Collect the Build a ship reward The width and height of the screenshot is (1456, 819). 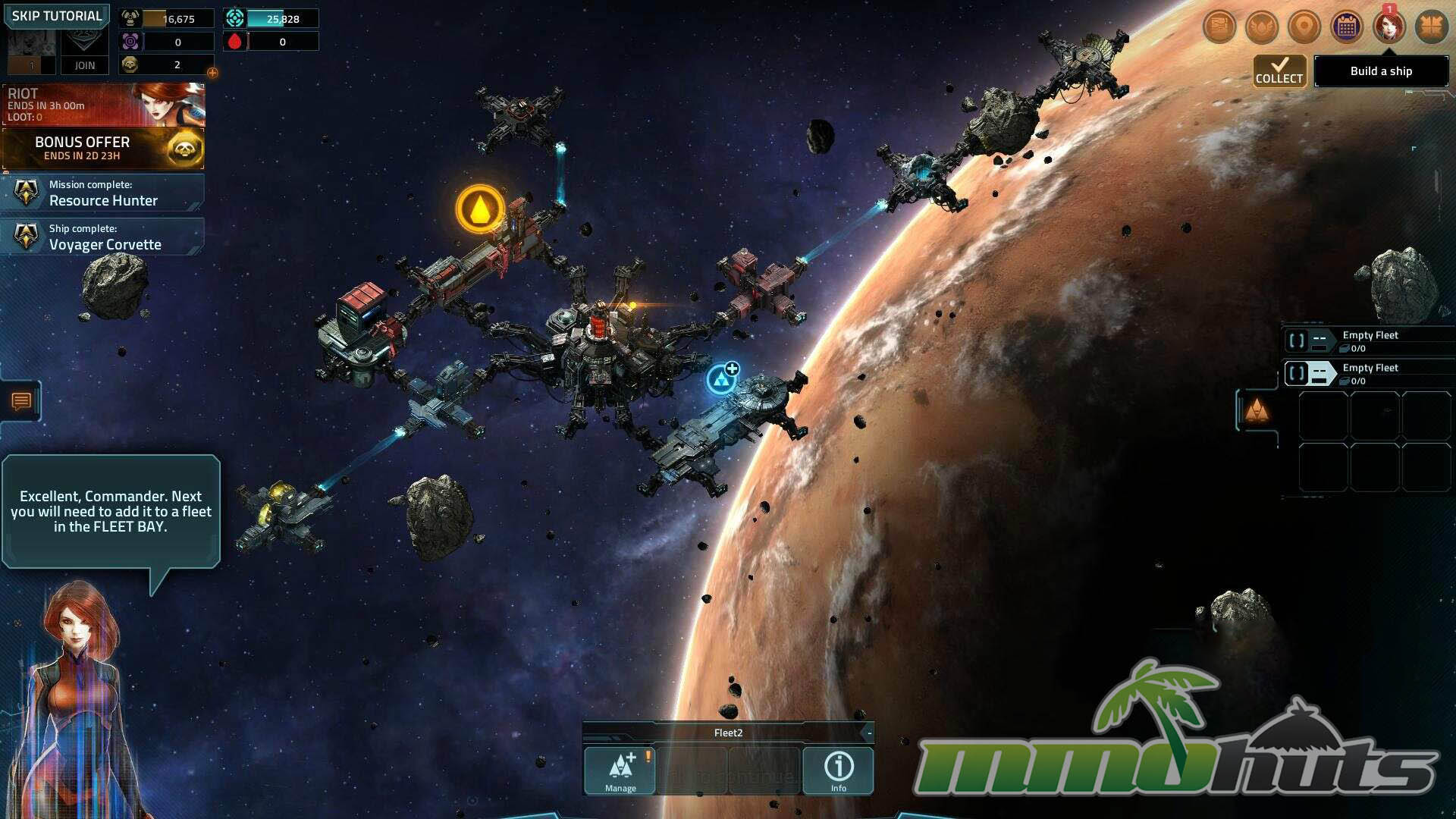pos(1279,71)
